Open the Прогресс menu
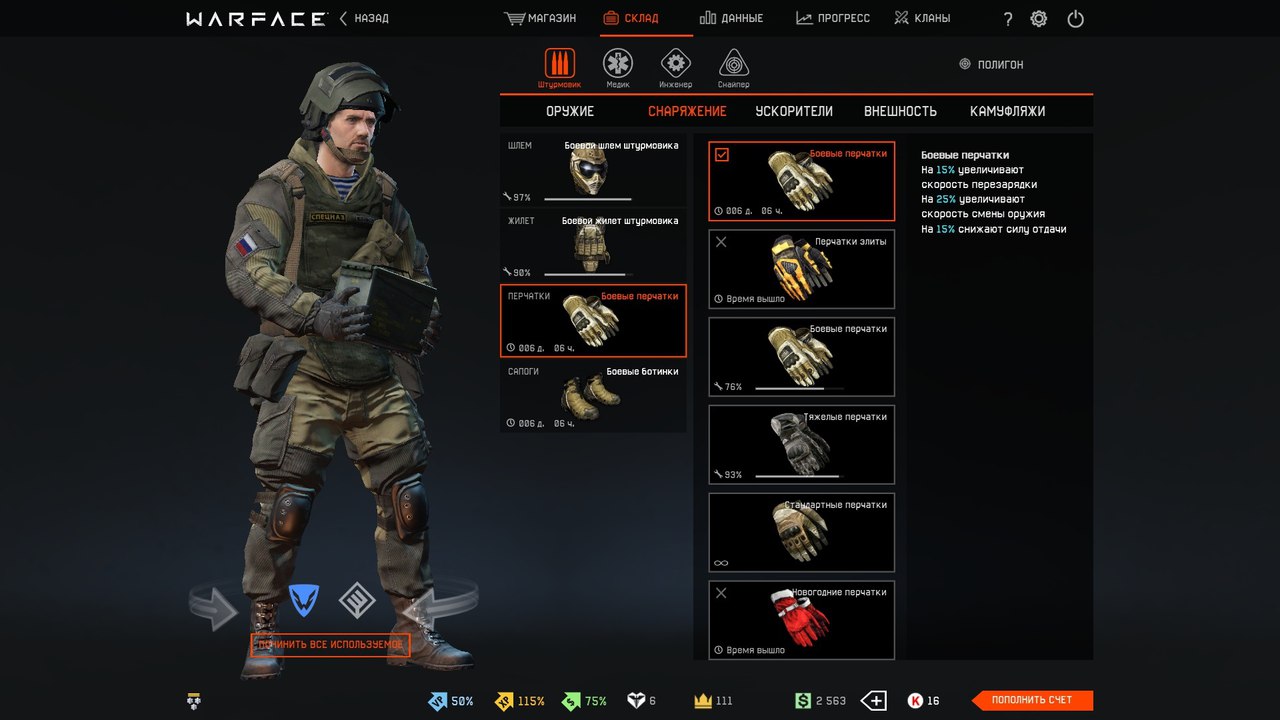 click(833, 18)
